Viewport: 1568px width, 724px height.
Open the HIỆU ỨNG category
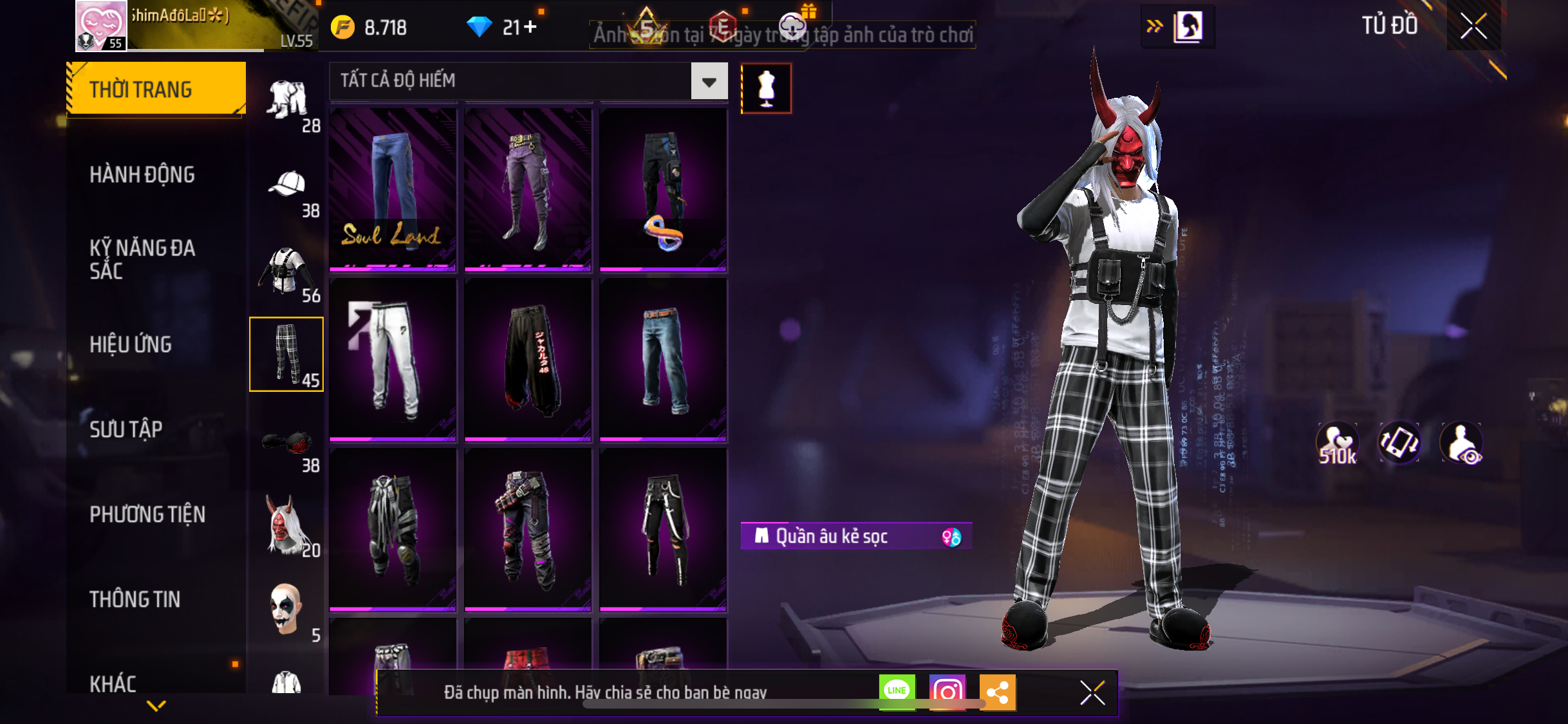[x=131, y=344]
